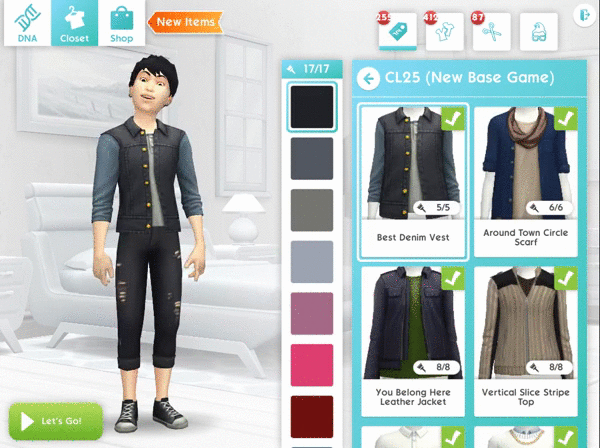Pick the hot pink color swatch
This screenshot has height=448, width=600.
312,365
